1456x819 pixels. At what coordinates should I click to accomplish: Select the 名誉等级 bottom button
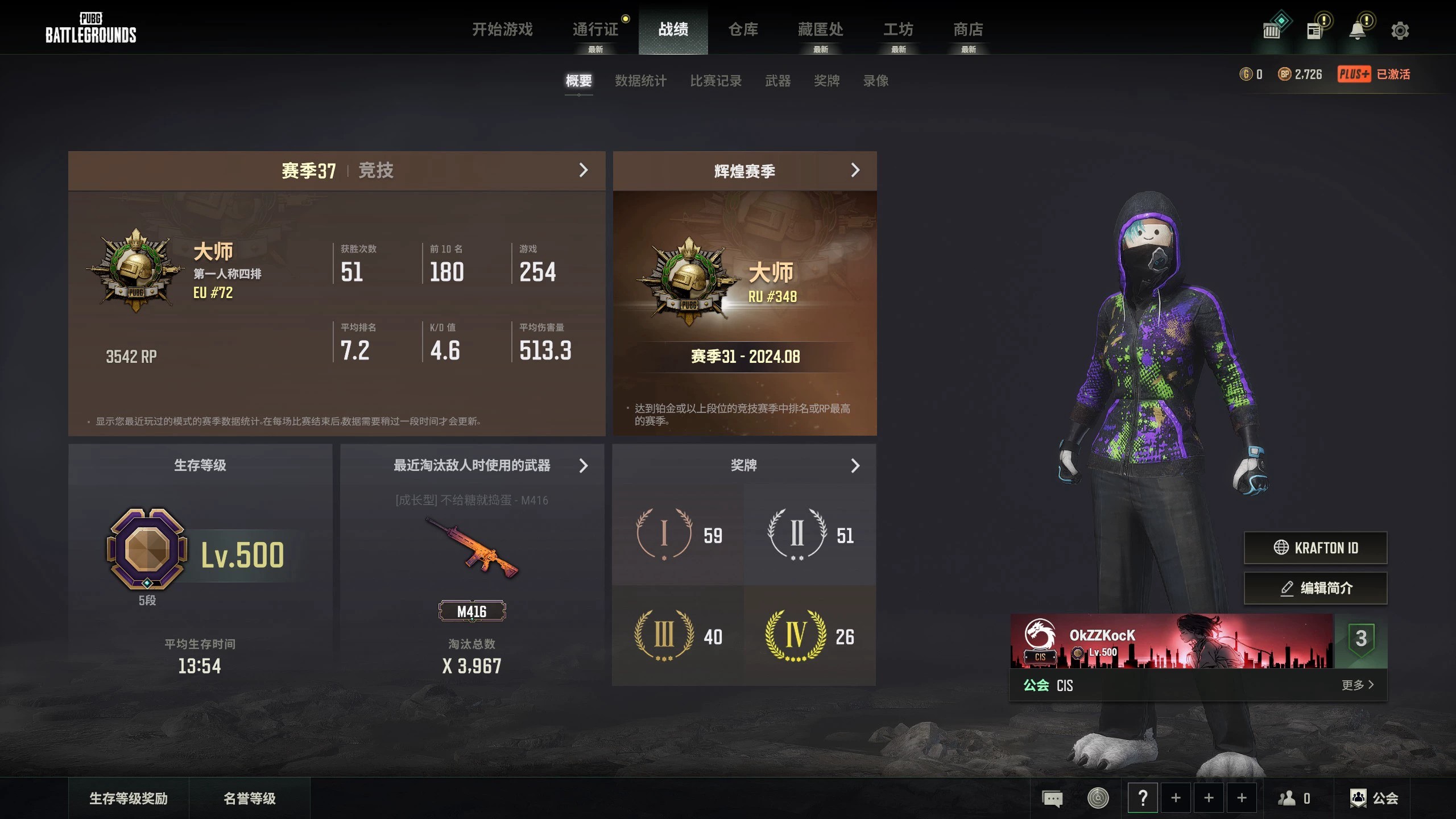249,799
